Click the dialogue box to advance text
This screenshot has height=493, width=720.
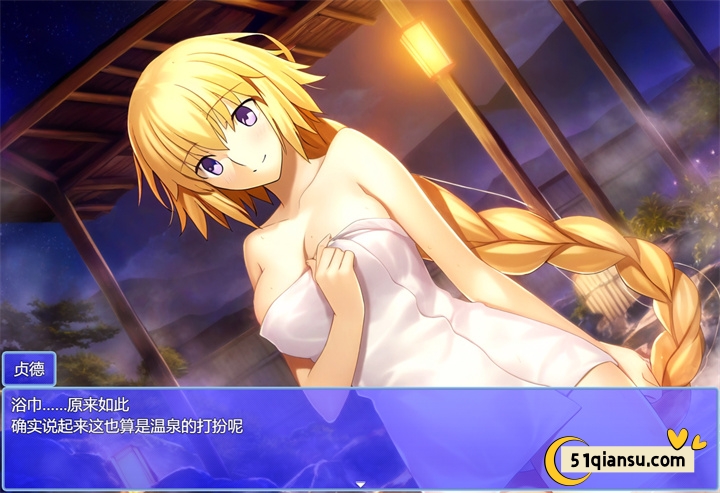tap(300, 435)
